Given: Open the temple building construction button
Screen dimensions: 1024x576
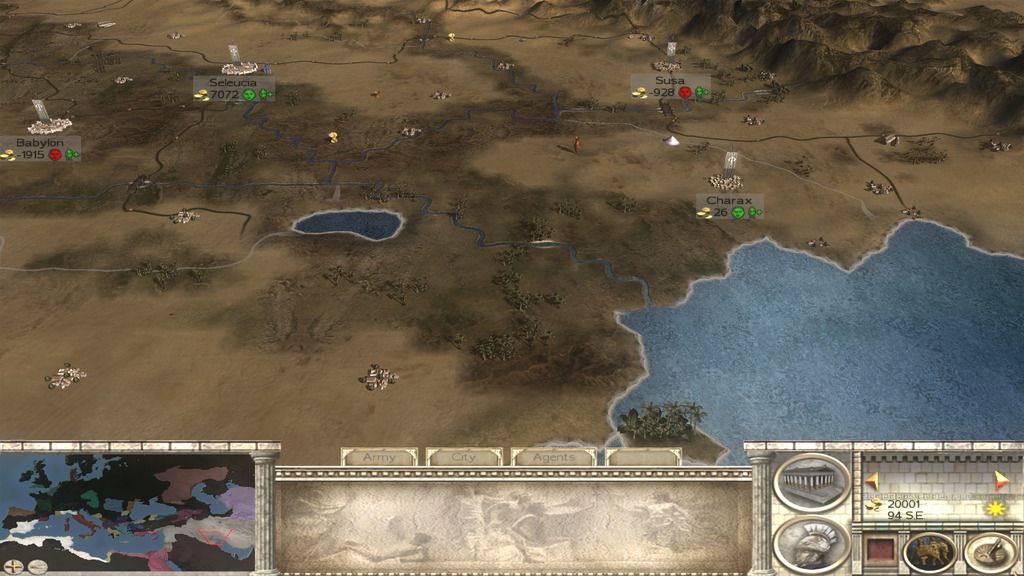Looking at the screenshot, I should (x=812, y=483).
